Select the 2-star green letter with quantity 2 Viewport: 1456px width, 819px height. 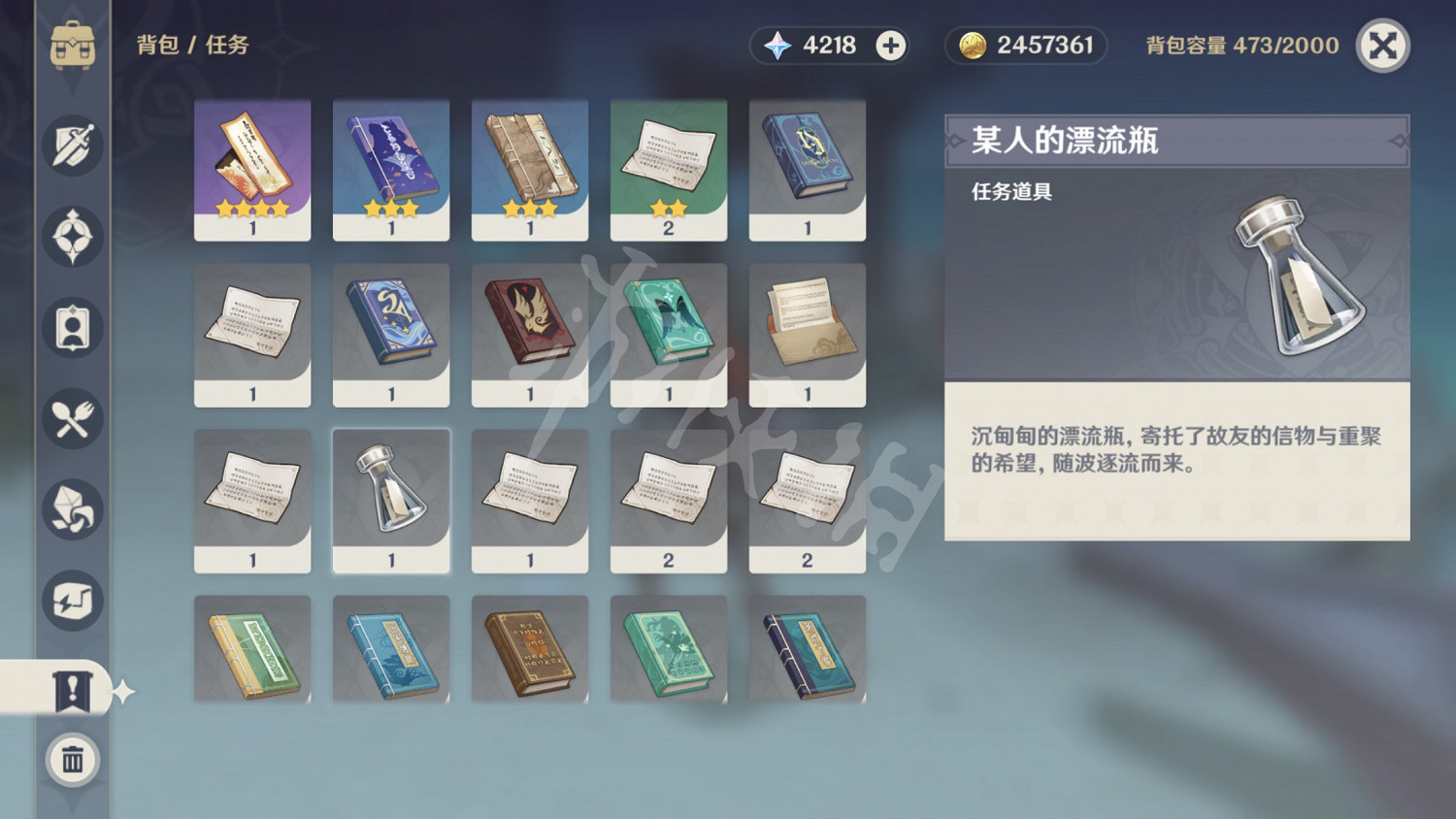pos(669,170)
